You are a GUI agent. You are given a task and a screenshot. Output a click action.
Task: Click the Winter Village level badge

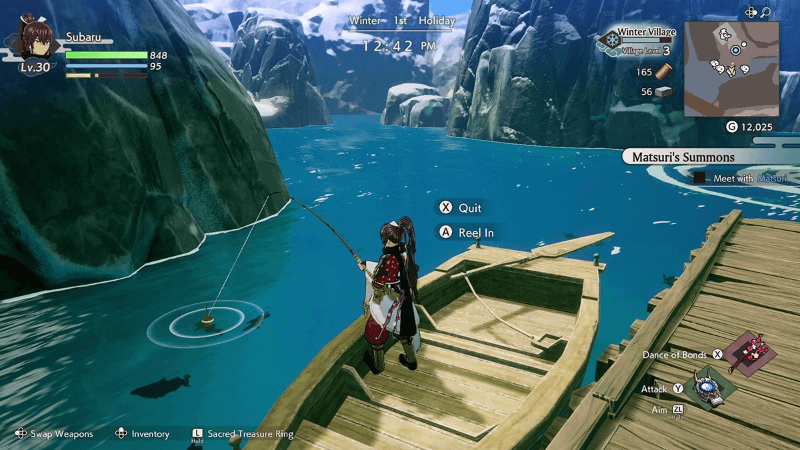click(608, 41)
